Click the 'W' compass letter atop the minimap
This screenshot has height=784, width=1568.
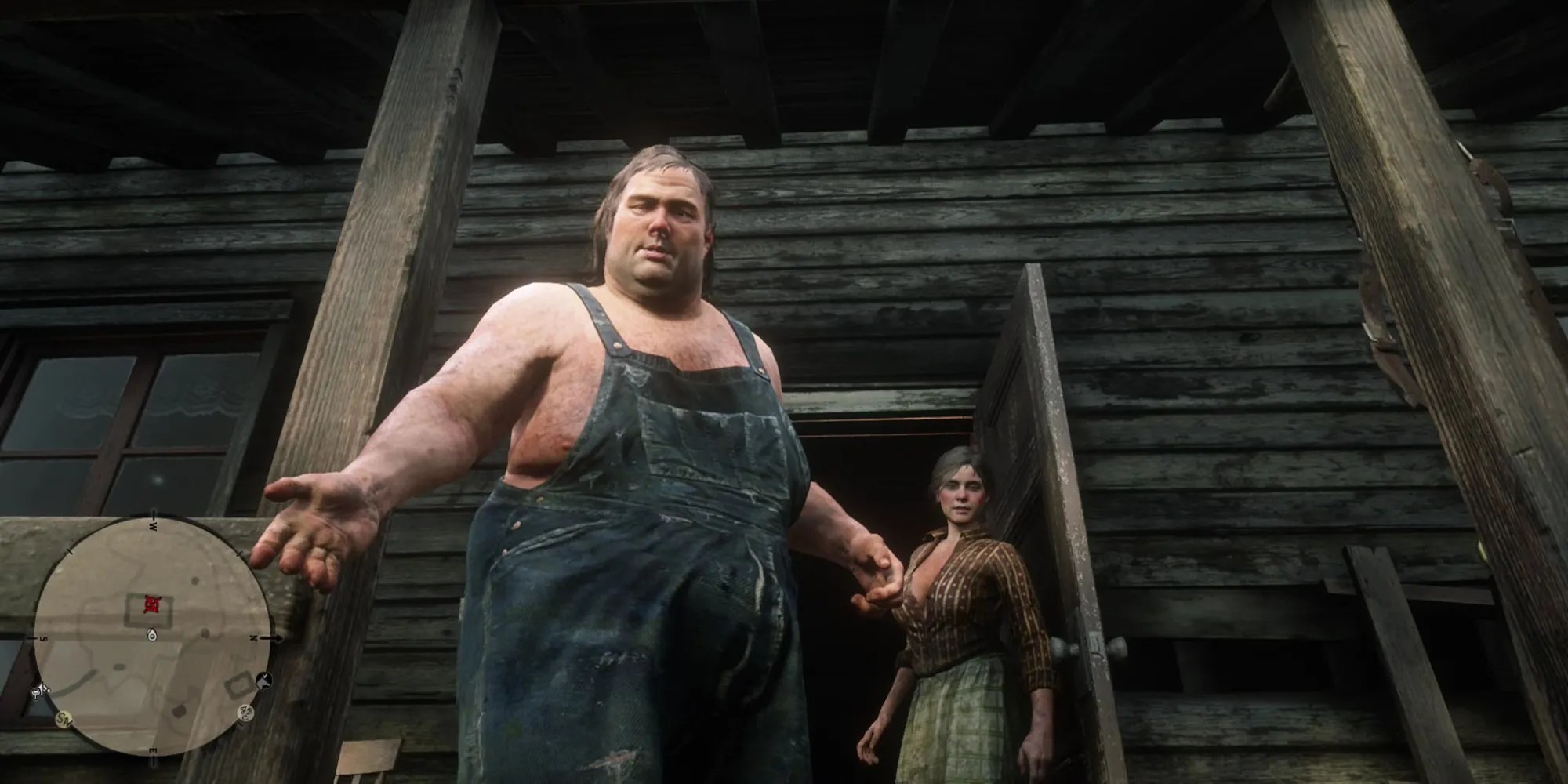pyautogui.click(x=153, y=526)
